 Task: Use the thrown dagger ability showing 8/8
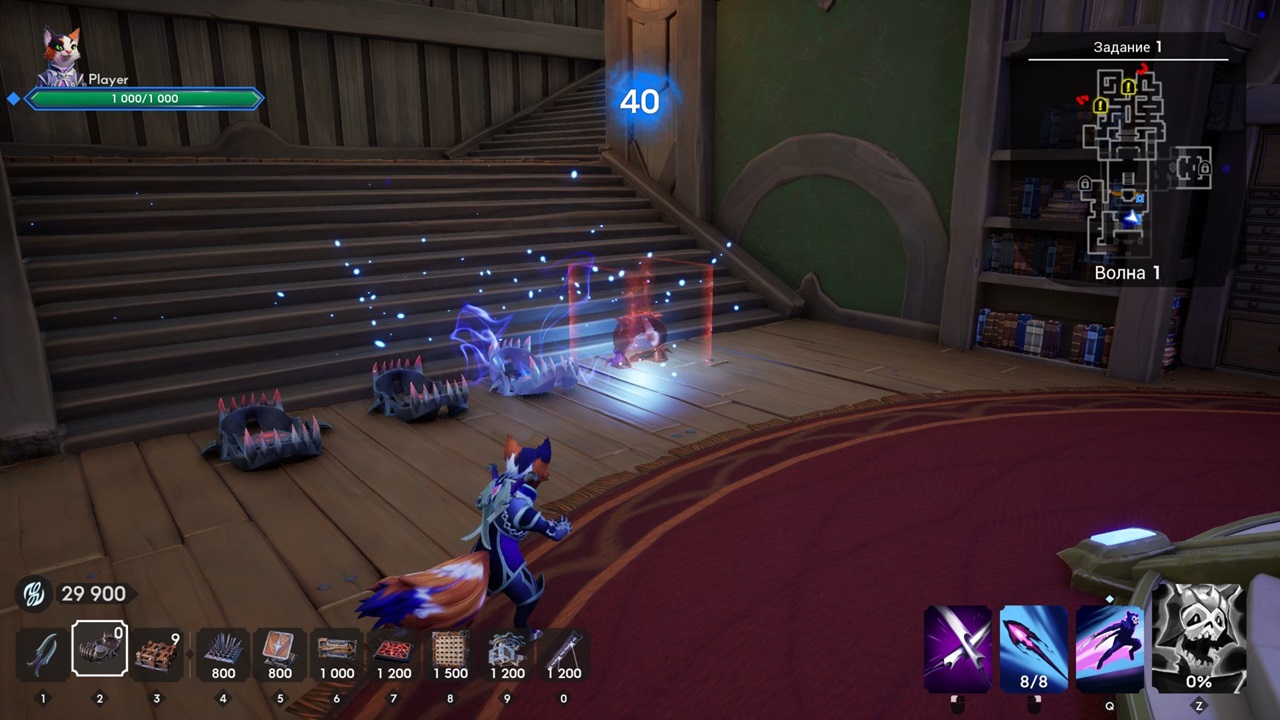tap(1034, 649)
